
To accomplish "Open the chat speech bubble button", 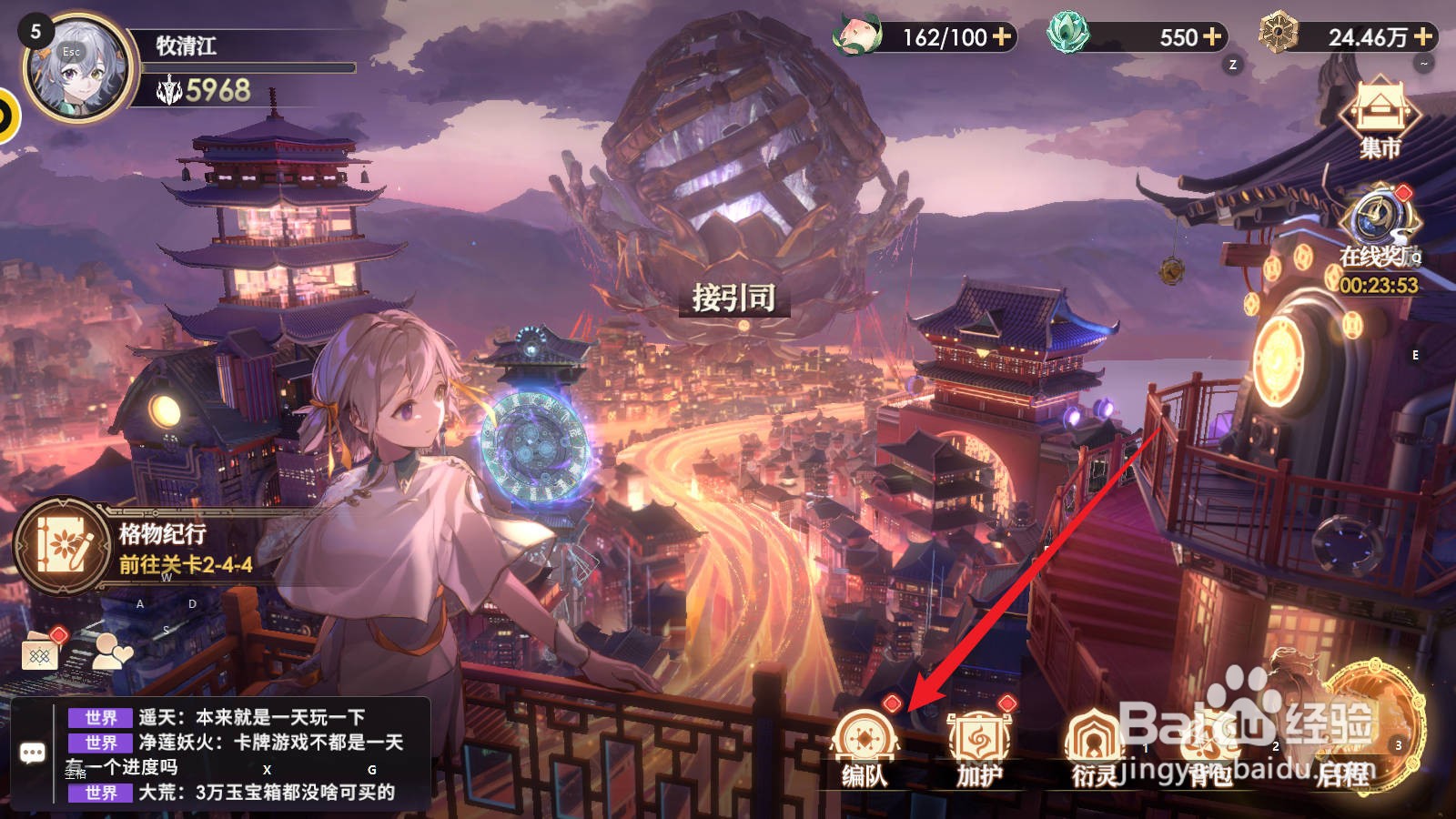I will coord(33,753).
